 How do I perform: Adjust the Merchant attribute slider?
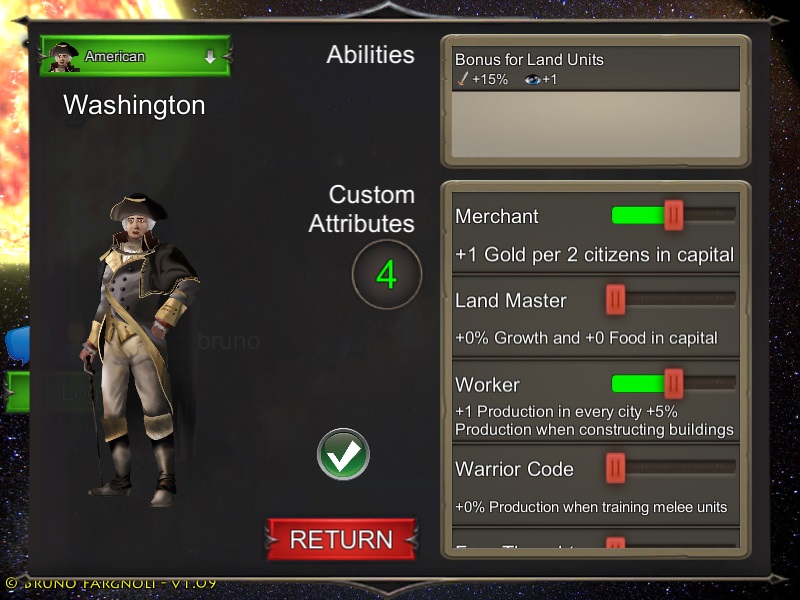tap(674, 215)
